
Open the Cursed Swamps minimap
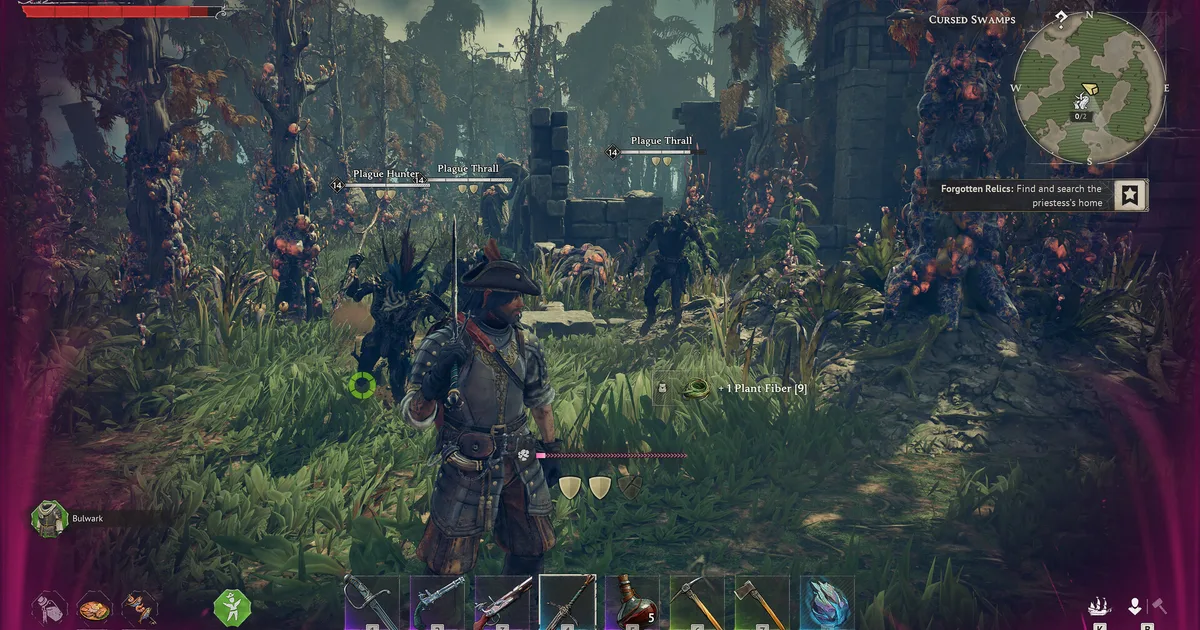(1089, 88)
